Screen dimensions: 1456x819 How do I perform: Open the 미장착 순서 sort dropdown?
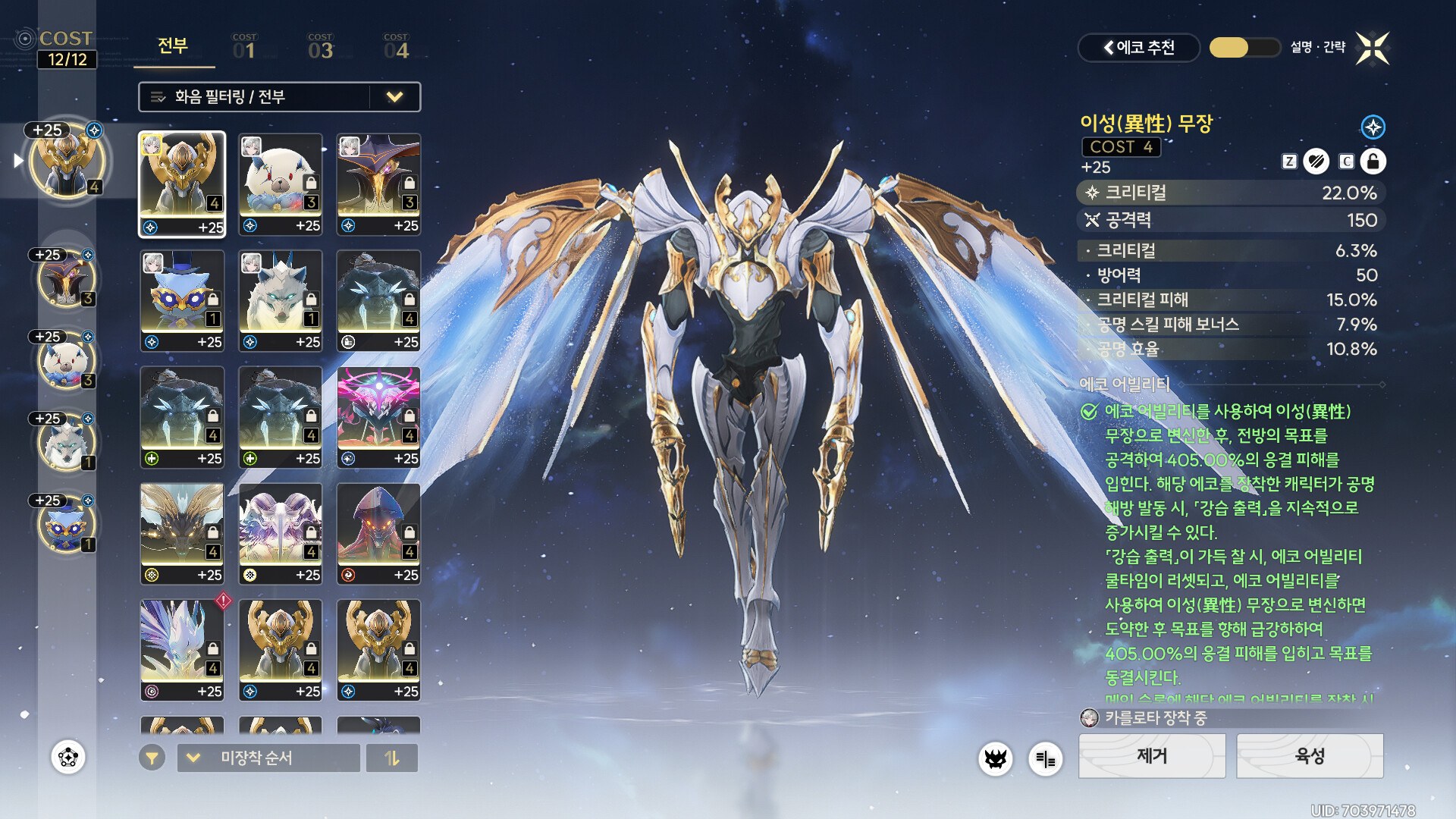pos(268,758)
